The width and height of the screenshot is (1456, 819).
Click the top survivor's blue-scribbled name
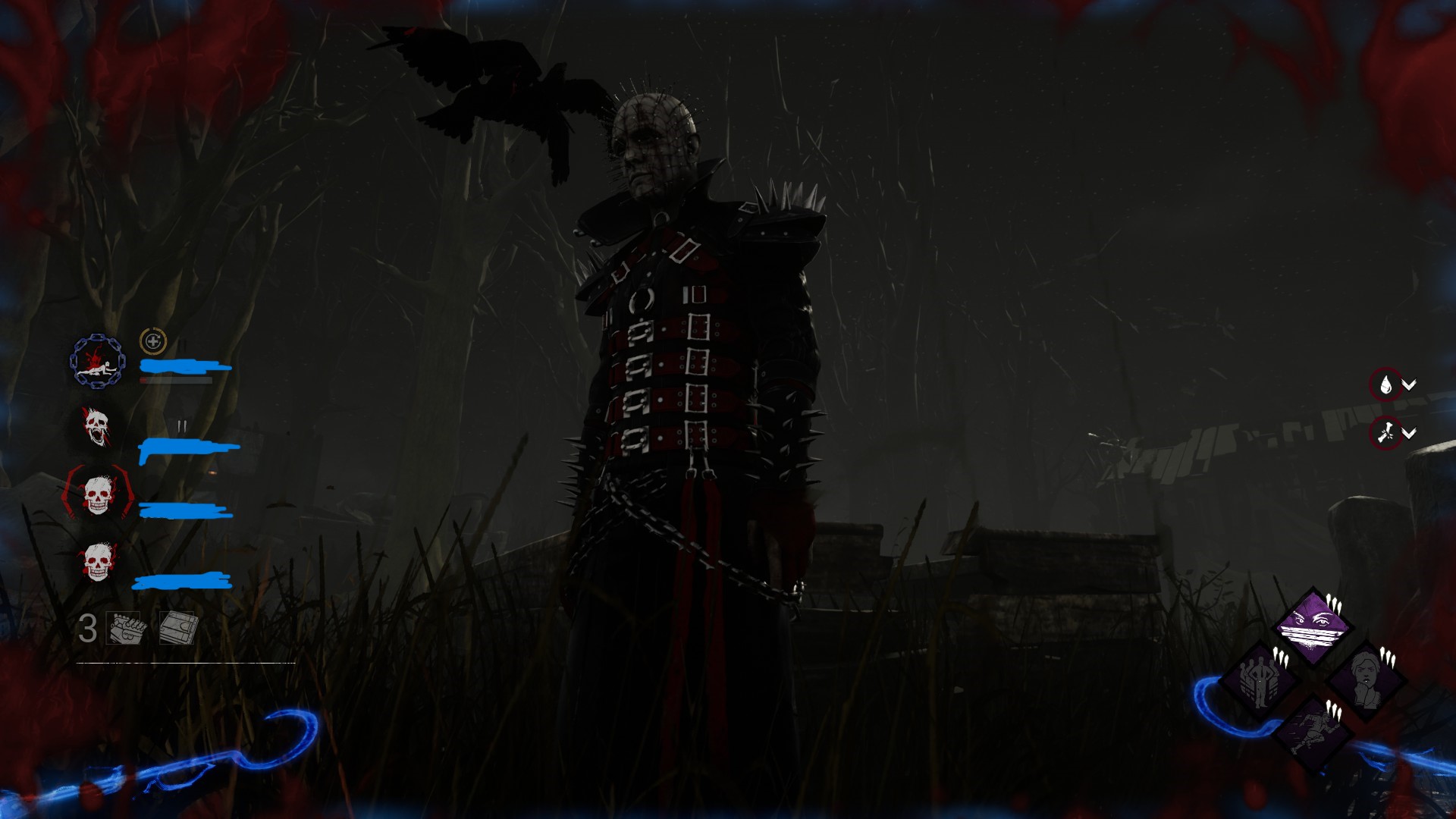[177, 366]
